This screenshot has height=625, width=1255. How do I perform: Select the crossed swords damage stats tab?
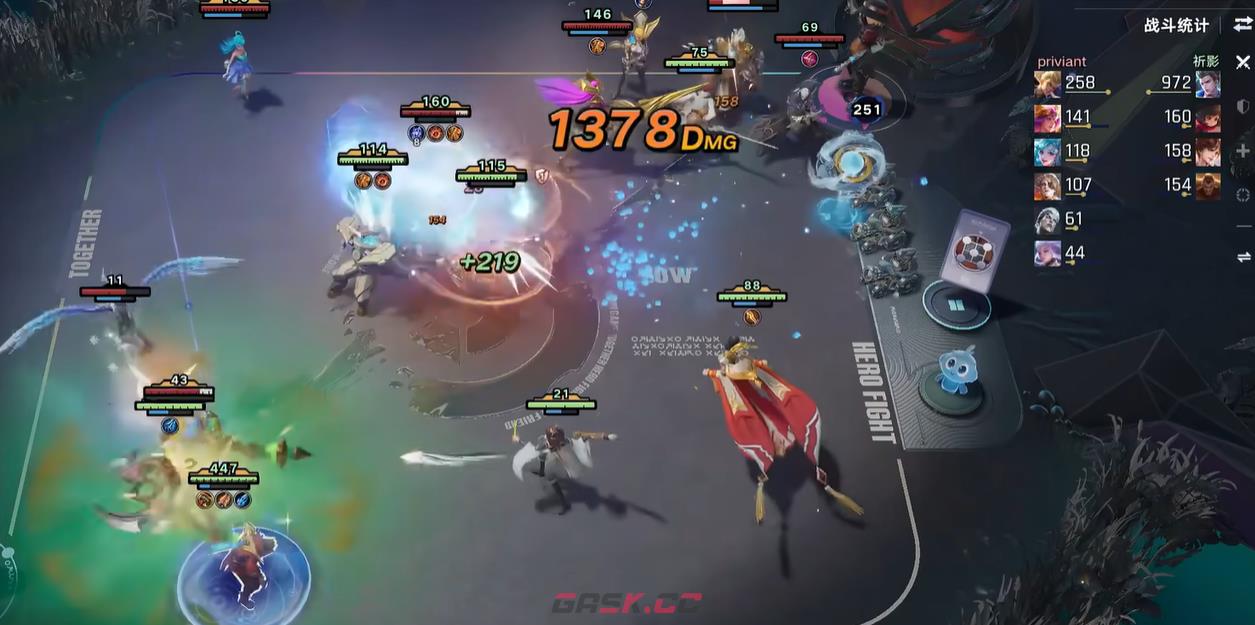pyautogui.click(x=1242, y=62)
